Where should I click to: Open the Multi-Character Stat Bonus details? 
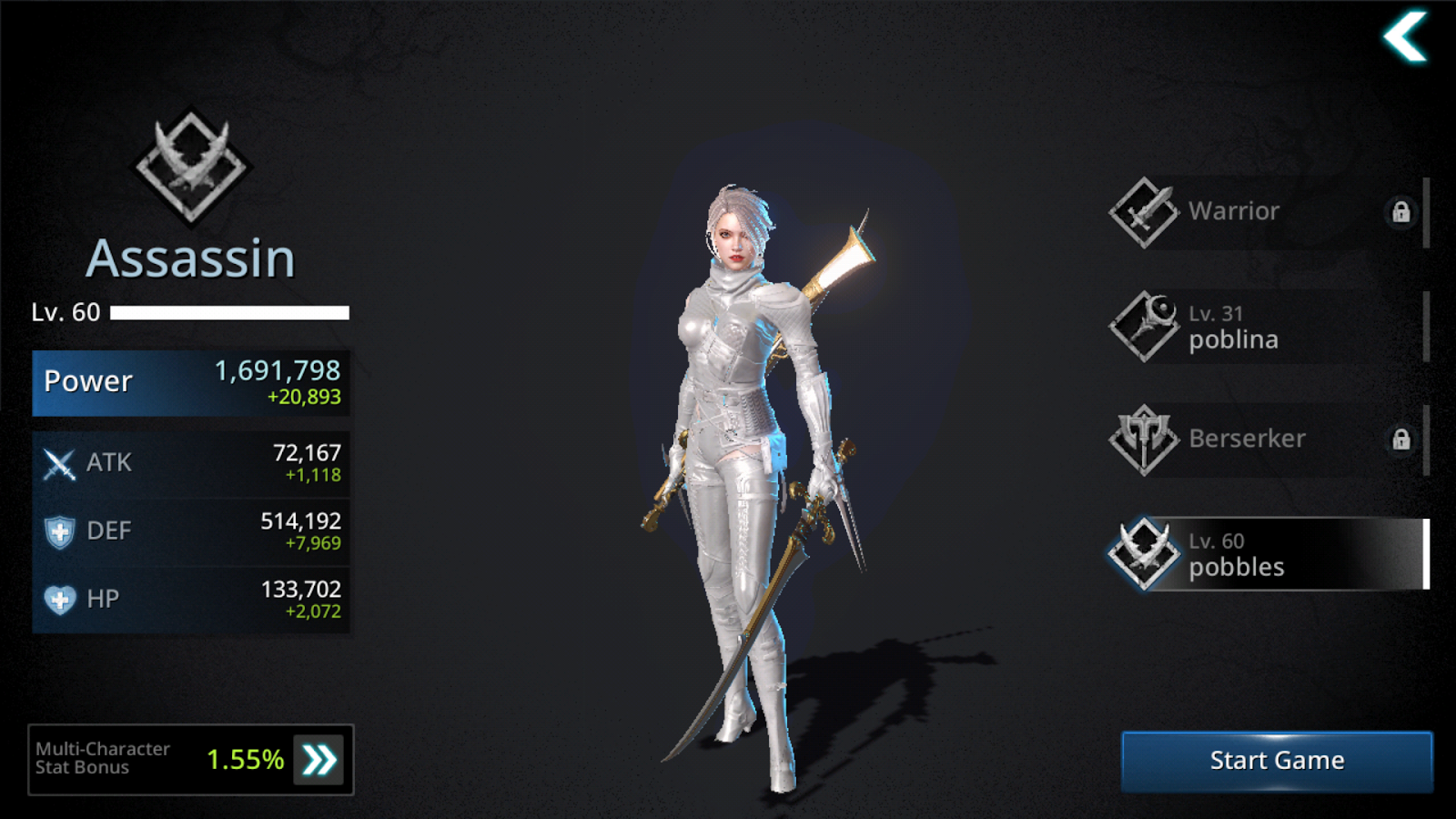(318, 760)
